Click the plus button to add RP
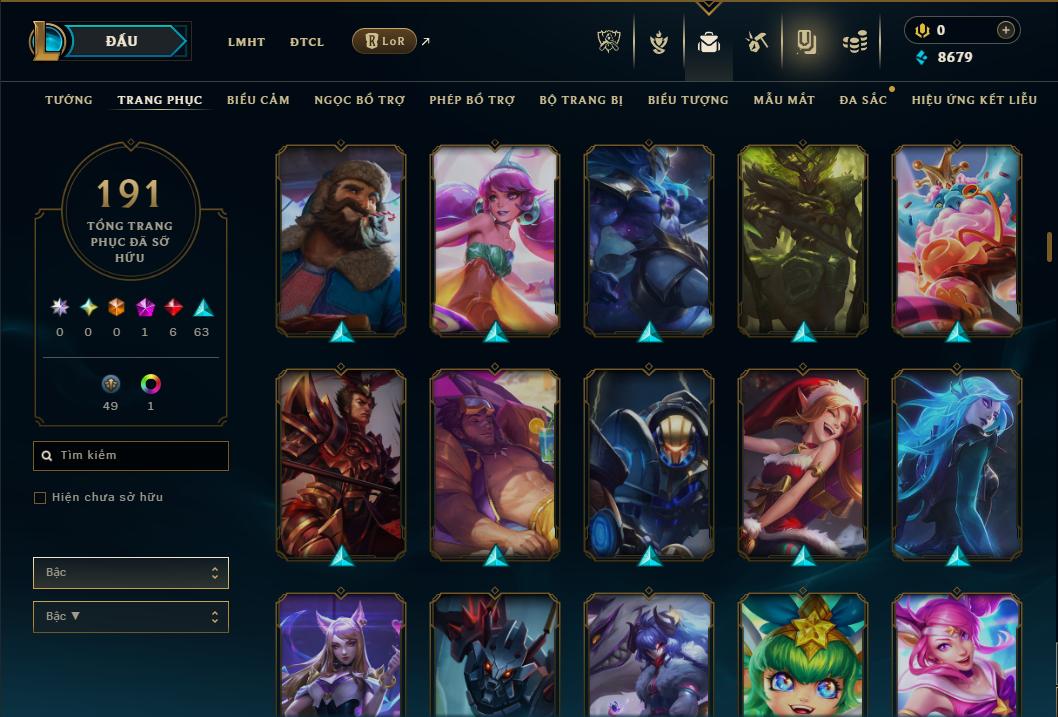1058x717 pixels. pos(1005,30)
